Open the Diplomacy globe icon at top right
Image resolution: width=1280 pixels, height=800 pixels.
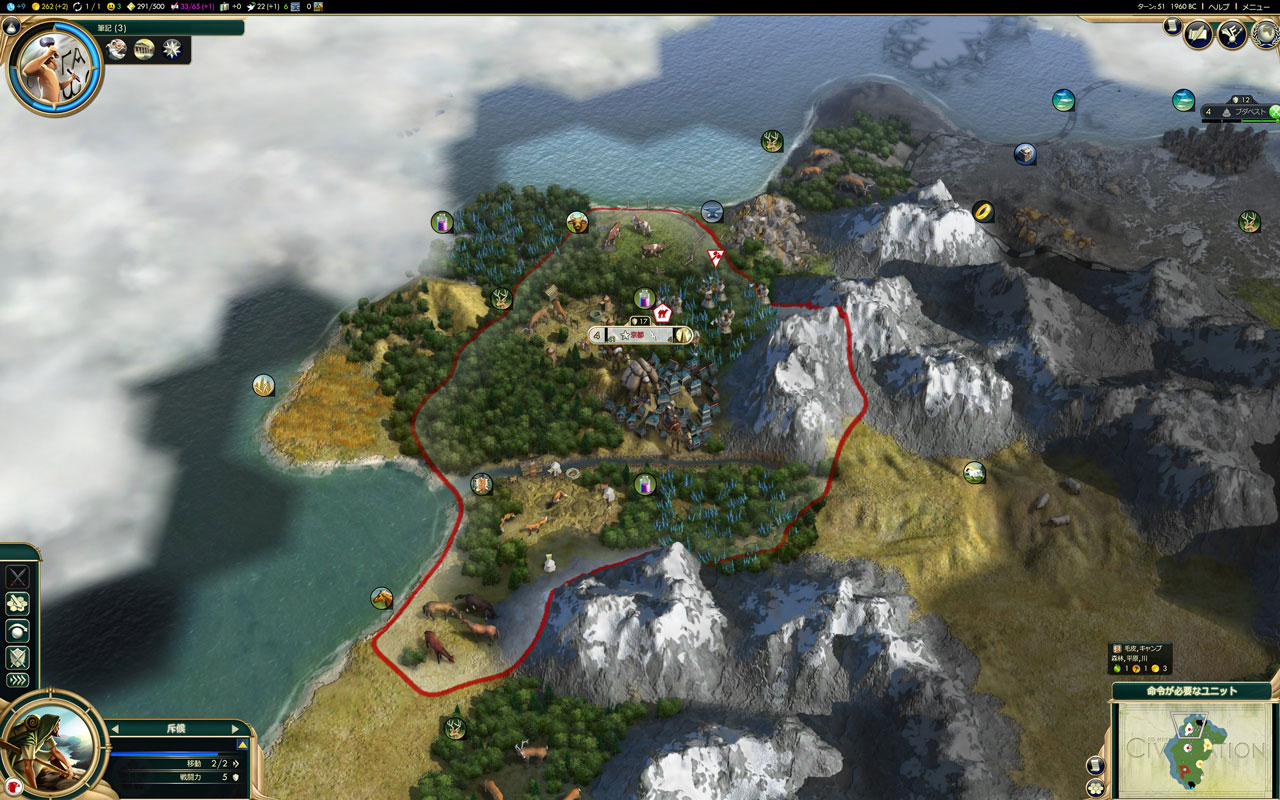pyautogui.click(x=1264, y=34)
